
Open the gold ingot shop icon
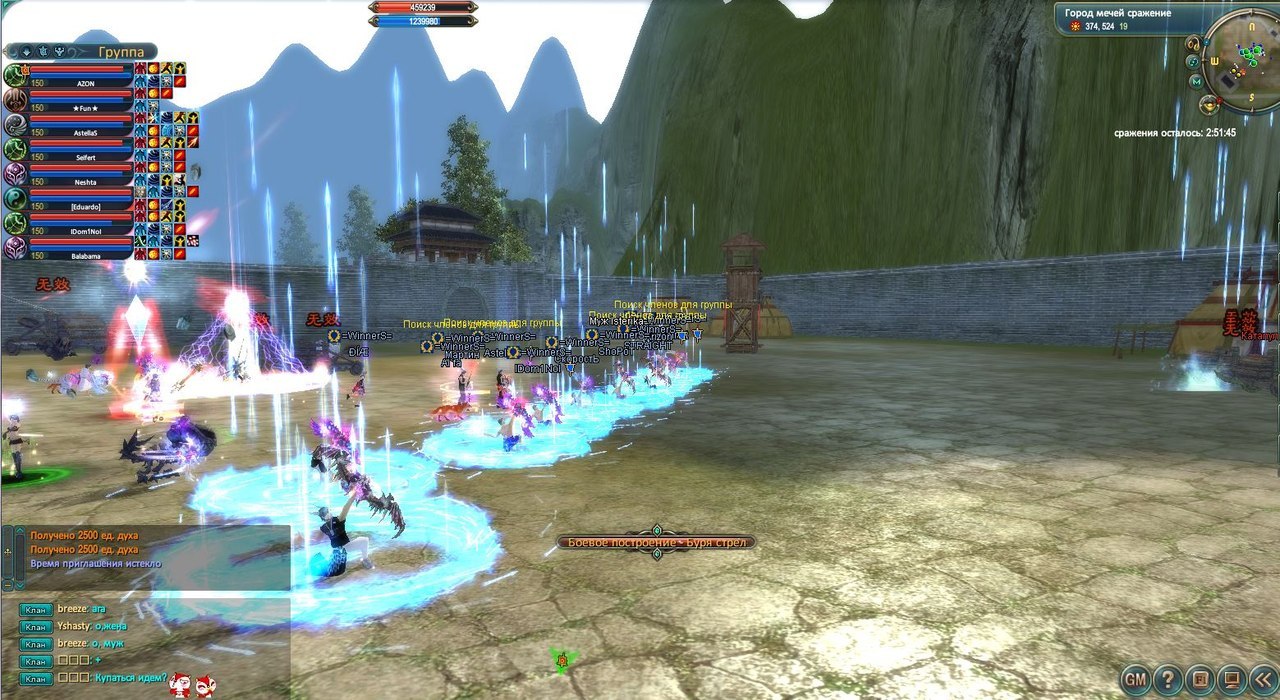point(1210,102)
